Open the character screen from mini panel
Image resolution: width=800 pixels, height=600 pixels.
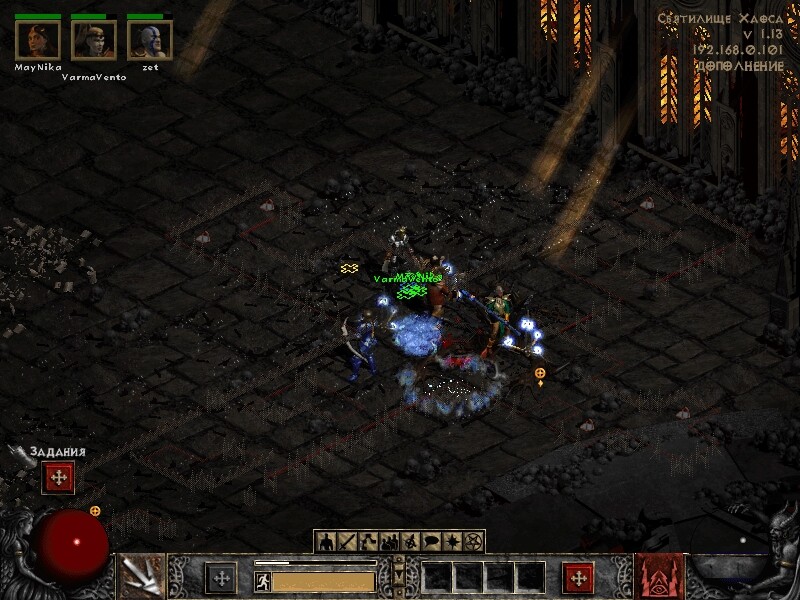click(x=326, y=542)
